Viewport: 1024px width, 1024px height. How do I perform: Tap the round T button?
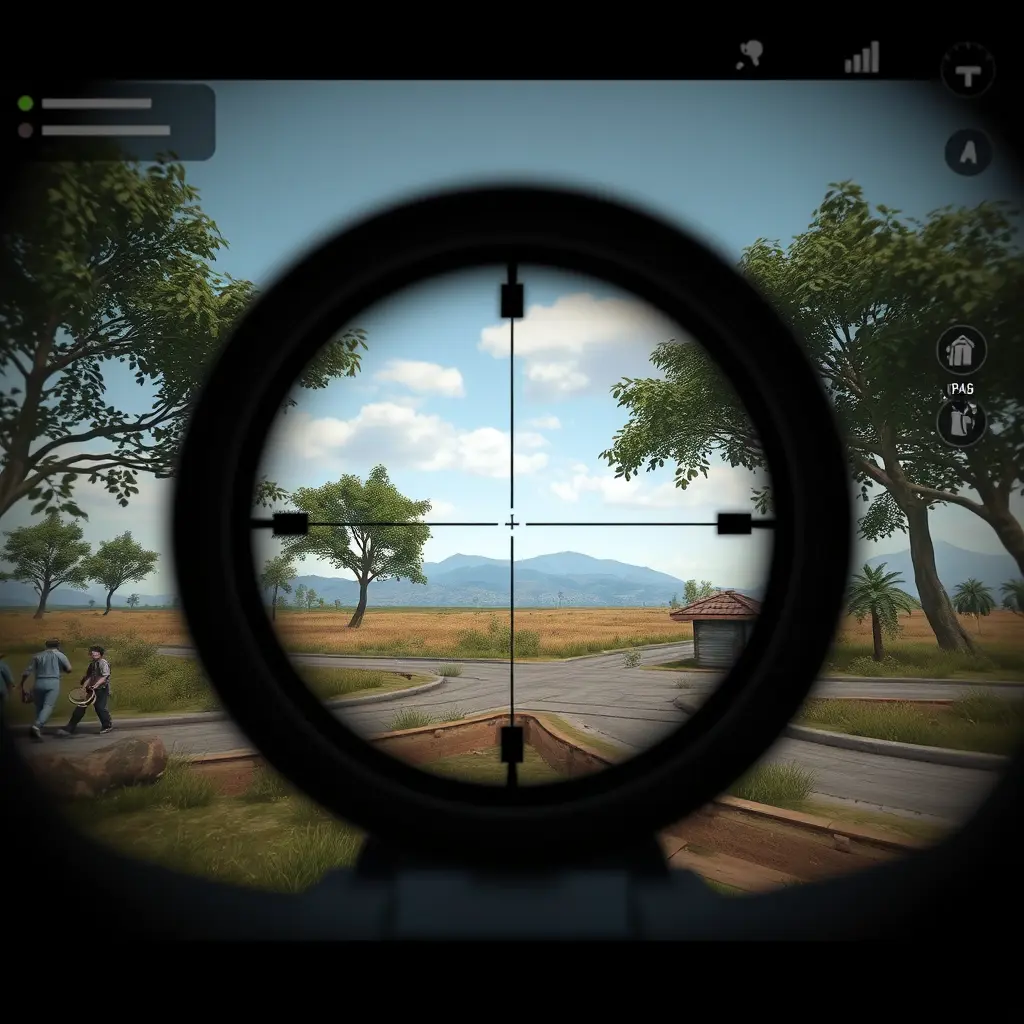967,69
